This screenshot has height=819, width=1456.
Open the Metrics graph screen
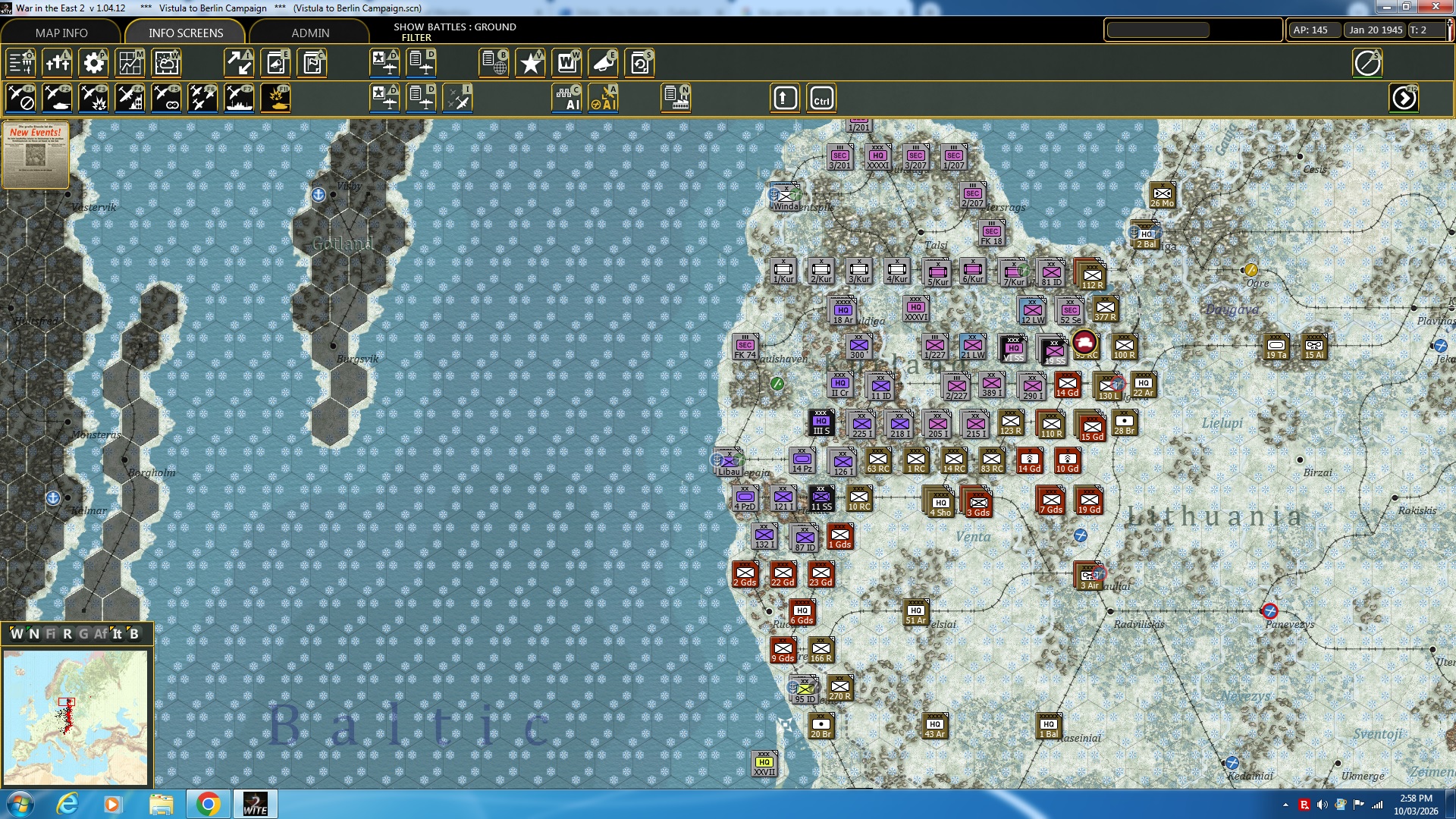[130, 63]
